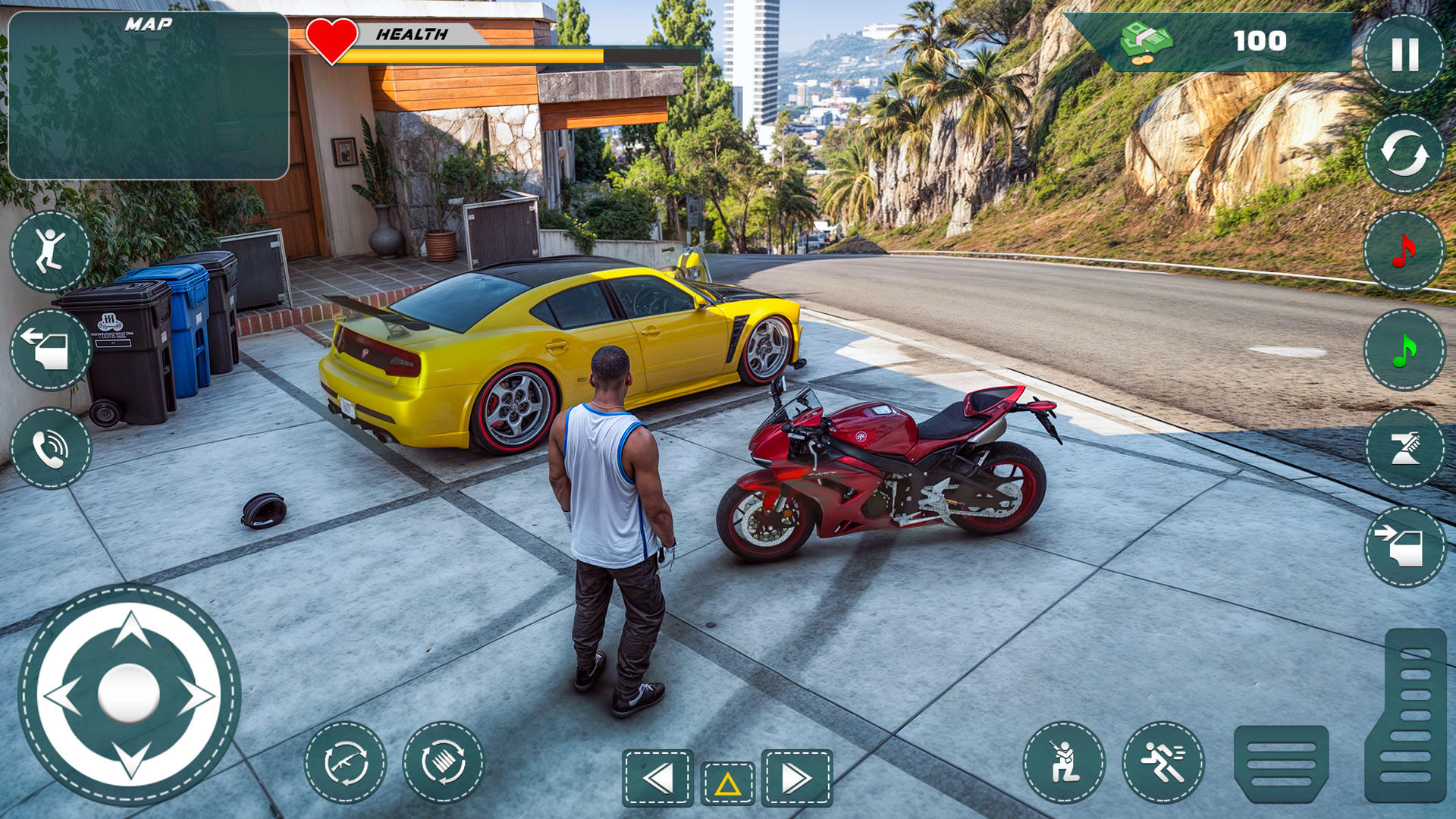The height and width of the screenshot is (819, 1456).
Task: Toggle the green music note button
Action: pos(1404,350)
